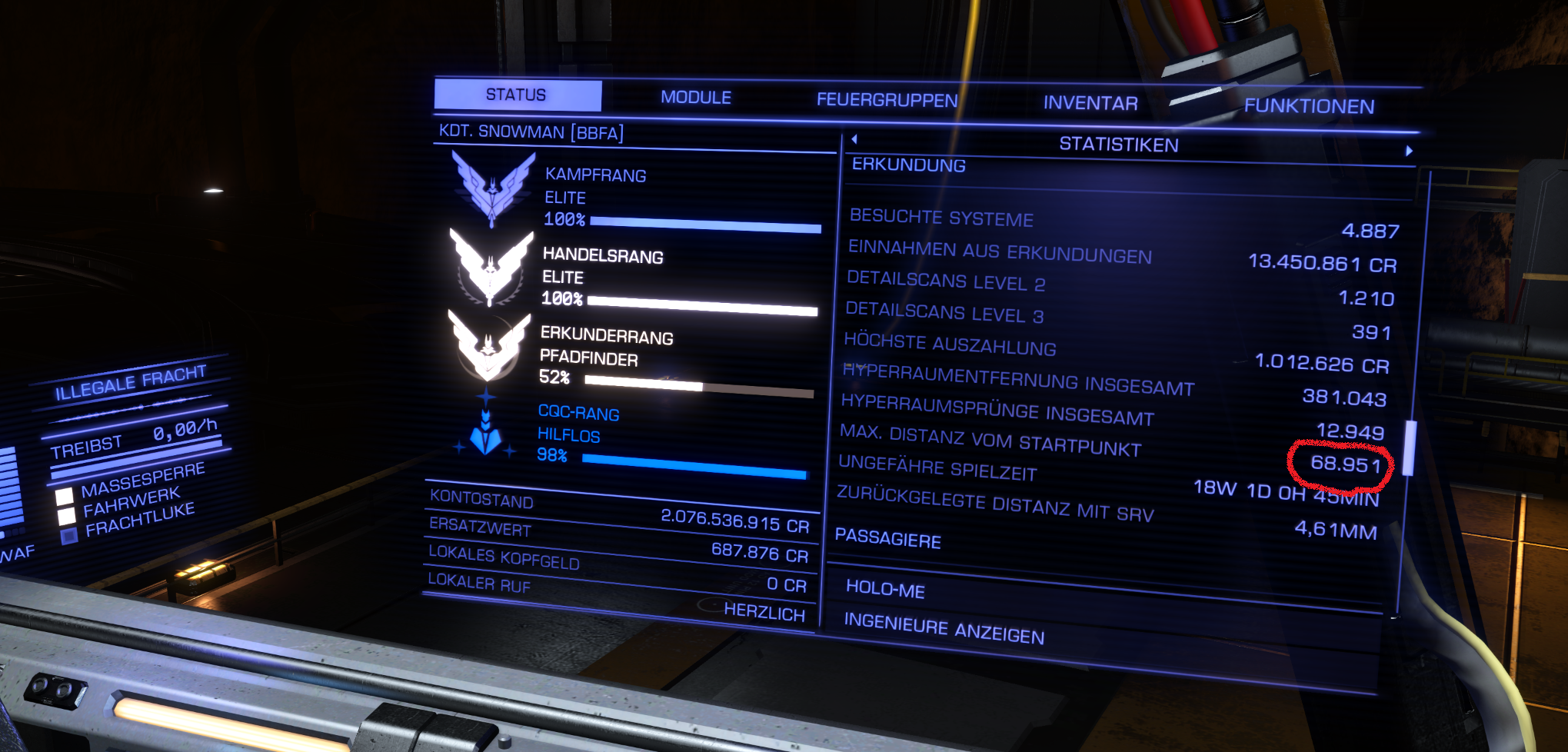The height and width of the screenshot is (752, 1568).
Task: Show the Inventar tab
Action: tap(1090, 103)
